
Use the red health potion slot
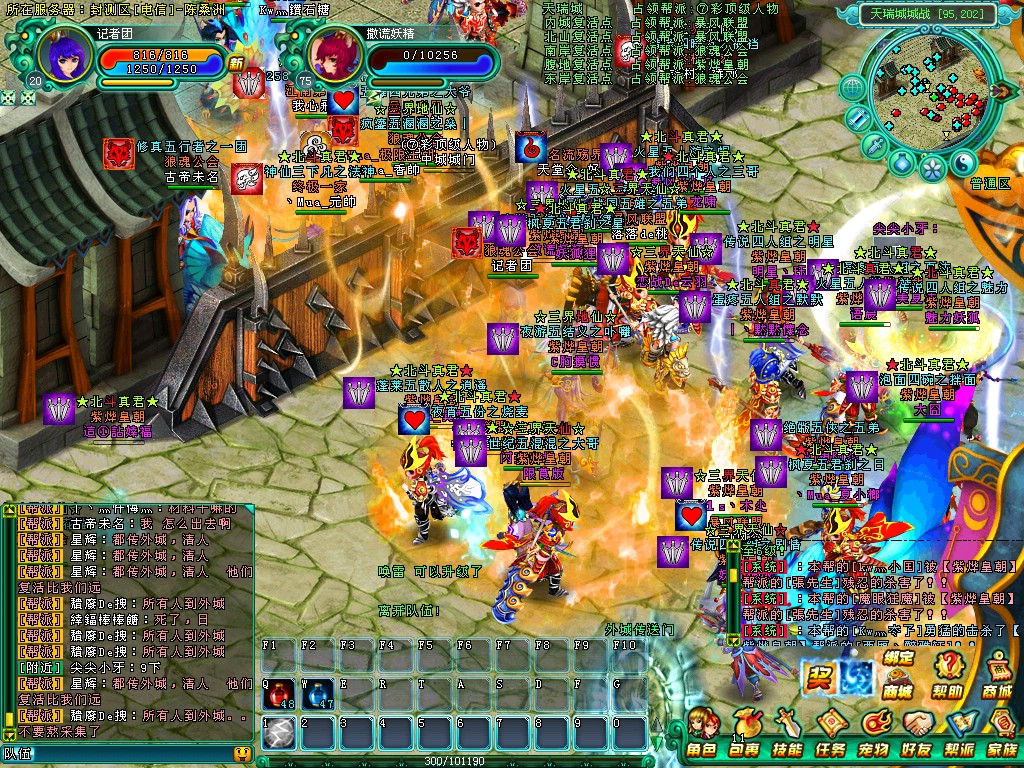pos(279,693)
